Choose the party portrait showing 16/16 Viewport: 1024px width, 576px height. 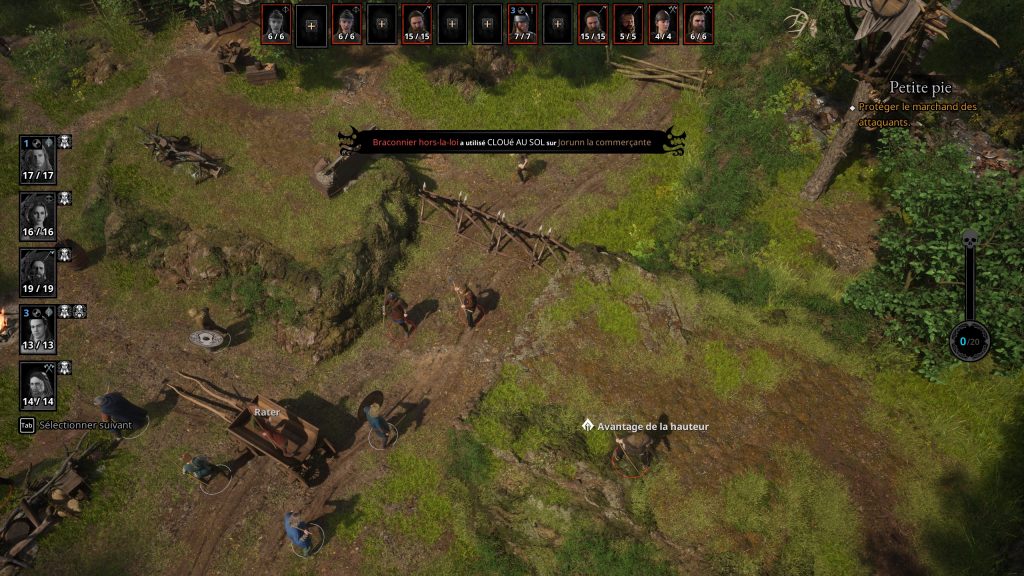point(38,215)
